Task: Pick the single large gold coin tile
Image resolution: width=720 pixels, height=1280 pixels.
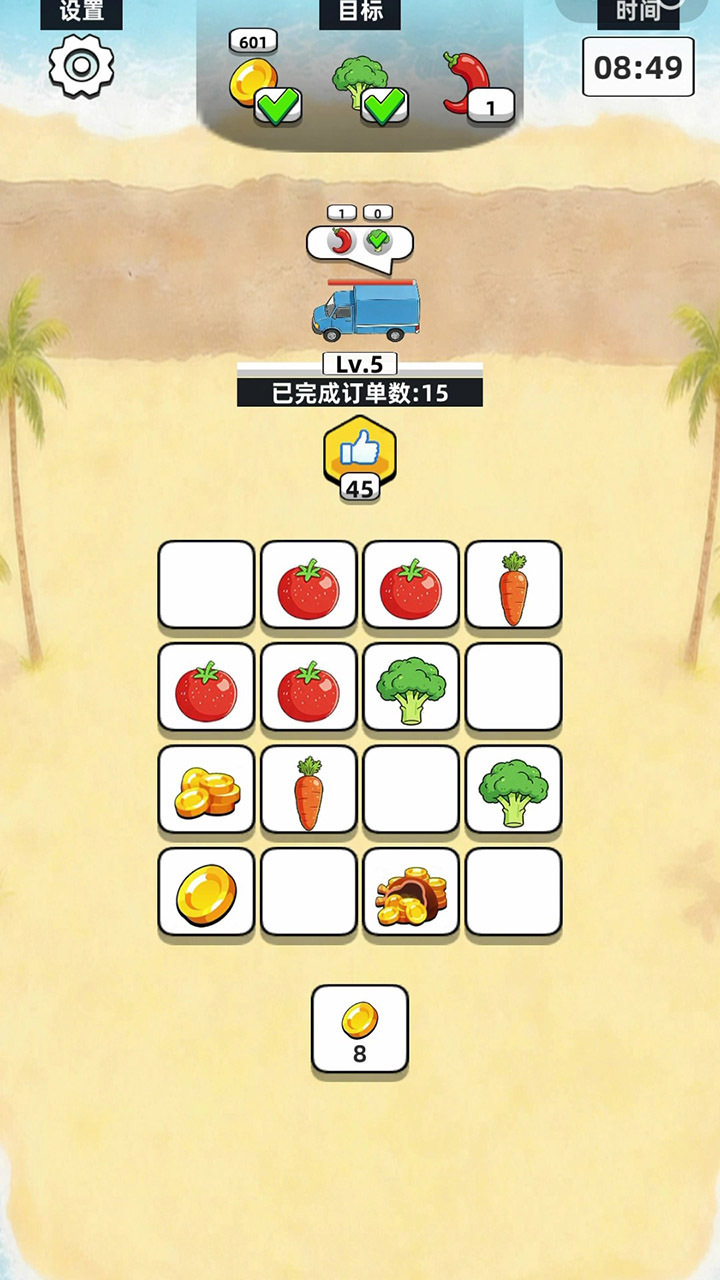Action: pyautogui.click(x=207, y=892)
